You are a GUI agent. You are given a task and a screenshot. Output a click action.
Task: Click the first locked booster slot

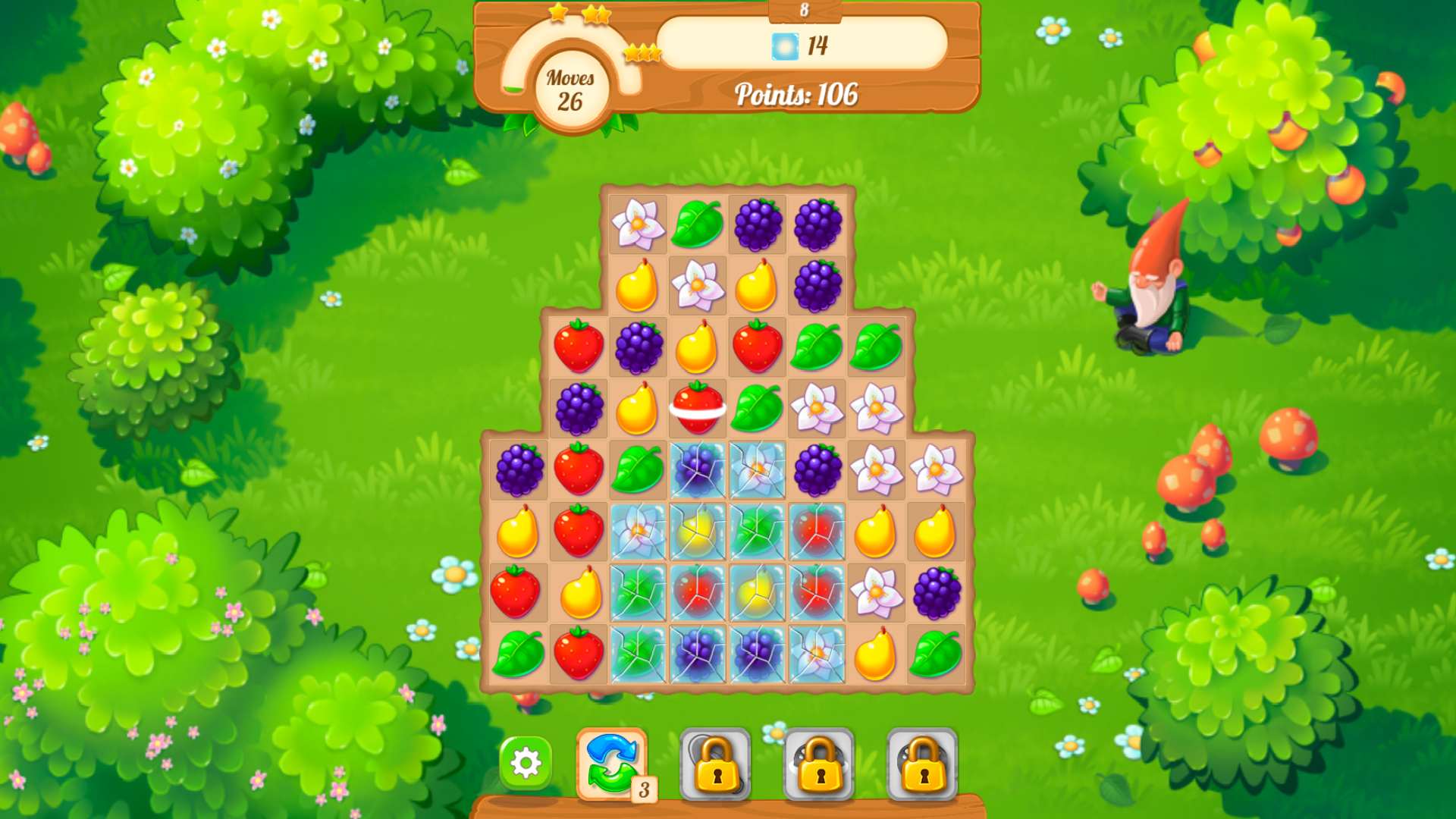click(716, 762)
